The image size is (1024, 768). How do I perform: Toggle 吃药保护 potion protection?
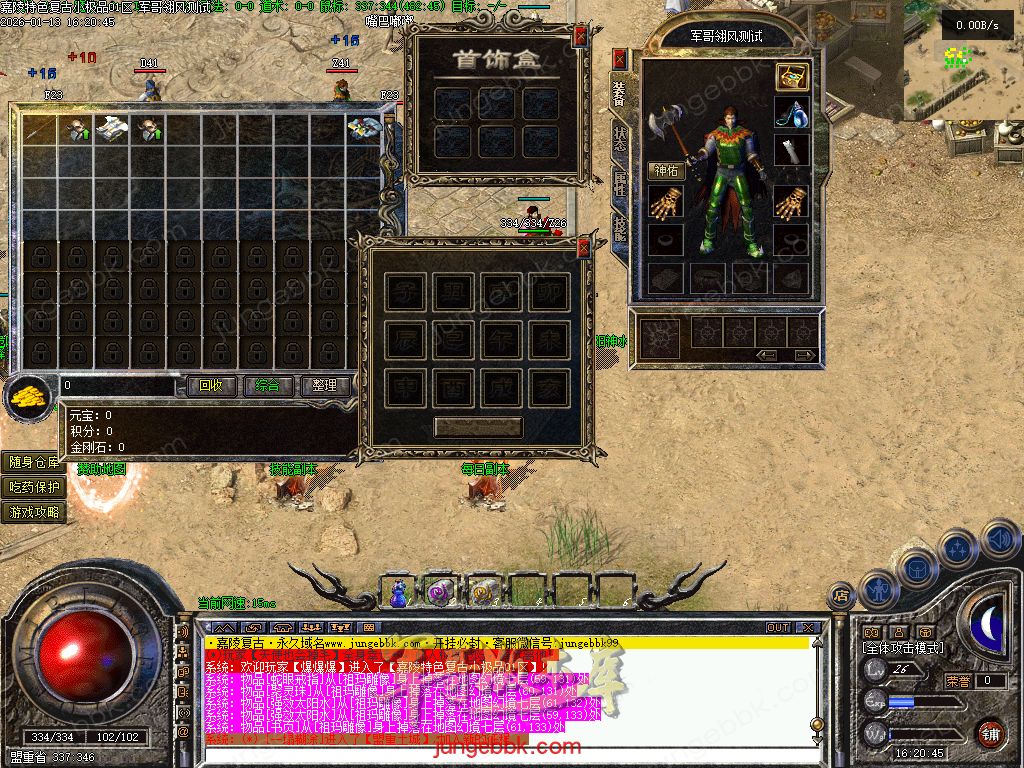click(x=34, y=487)
